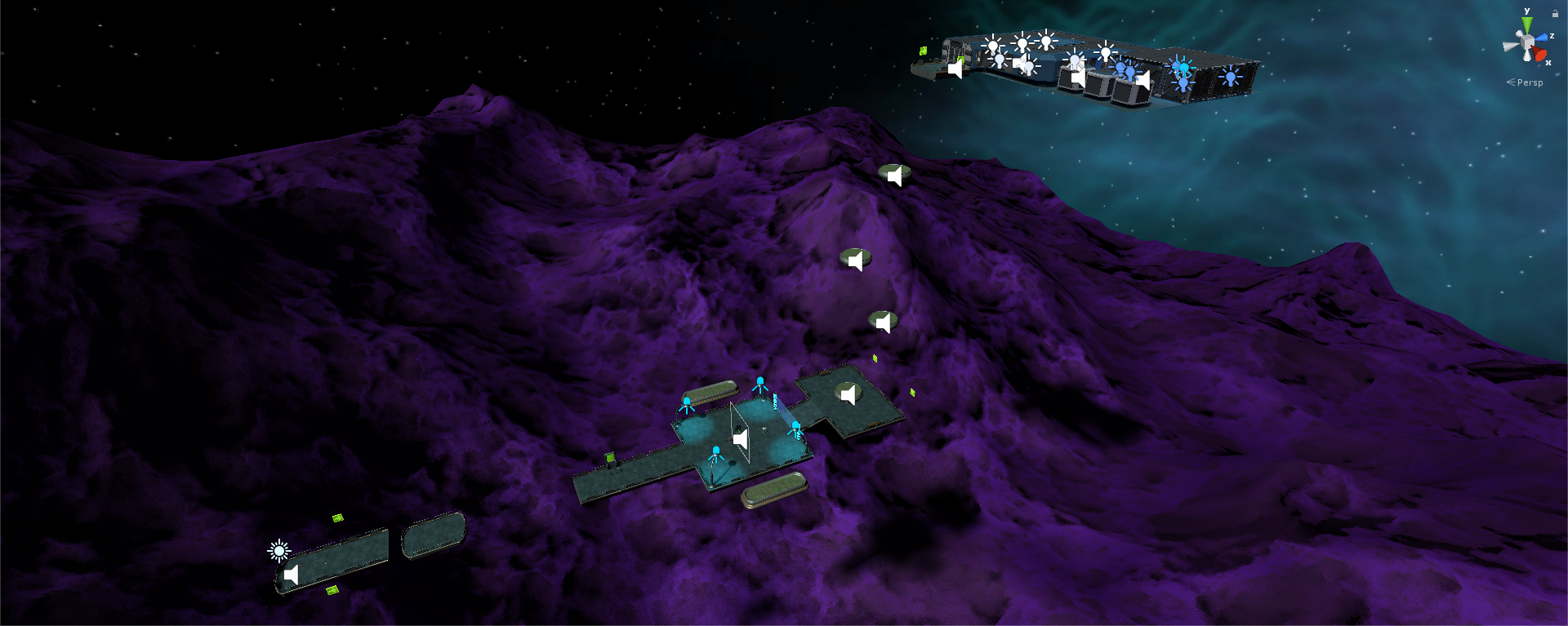Click the blue Z axis cone
The height and width of the screenshot is (626, 1568).
pos(1542,38)
